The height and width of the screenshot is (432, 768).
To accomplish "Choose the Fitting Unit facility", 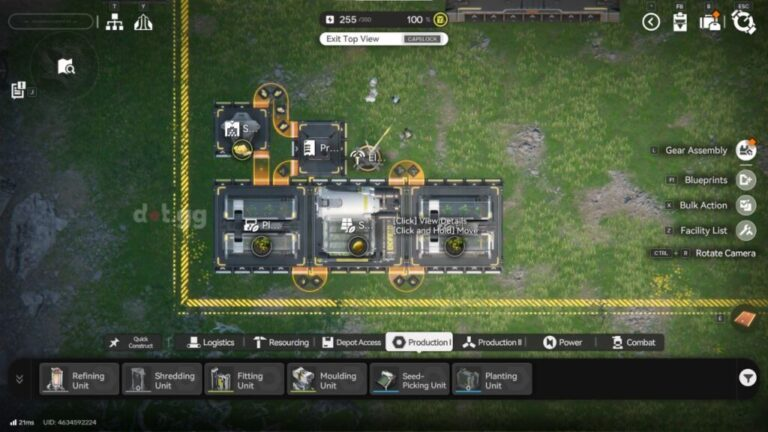I will pyautogui.click(x=245, y=379).
